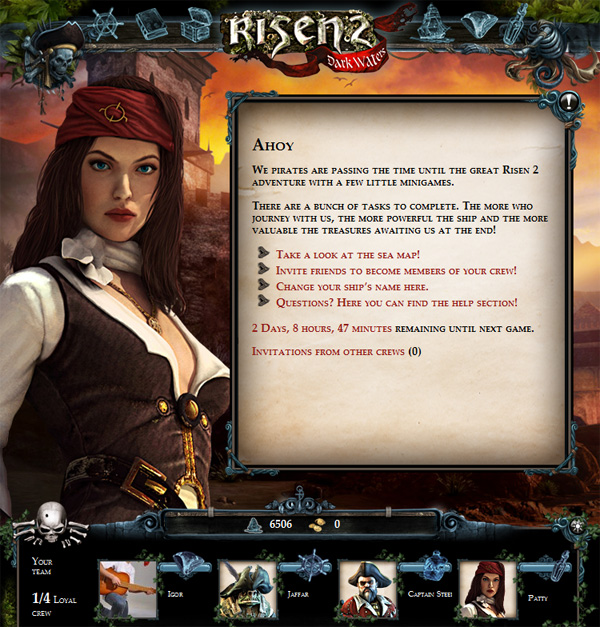Select Captain Steel's crew portrait

point(367,589)
